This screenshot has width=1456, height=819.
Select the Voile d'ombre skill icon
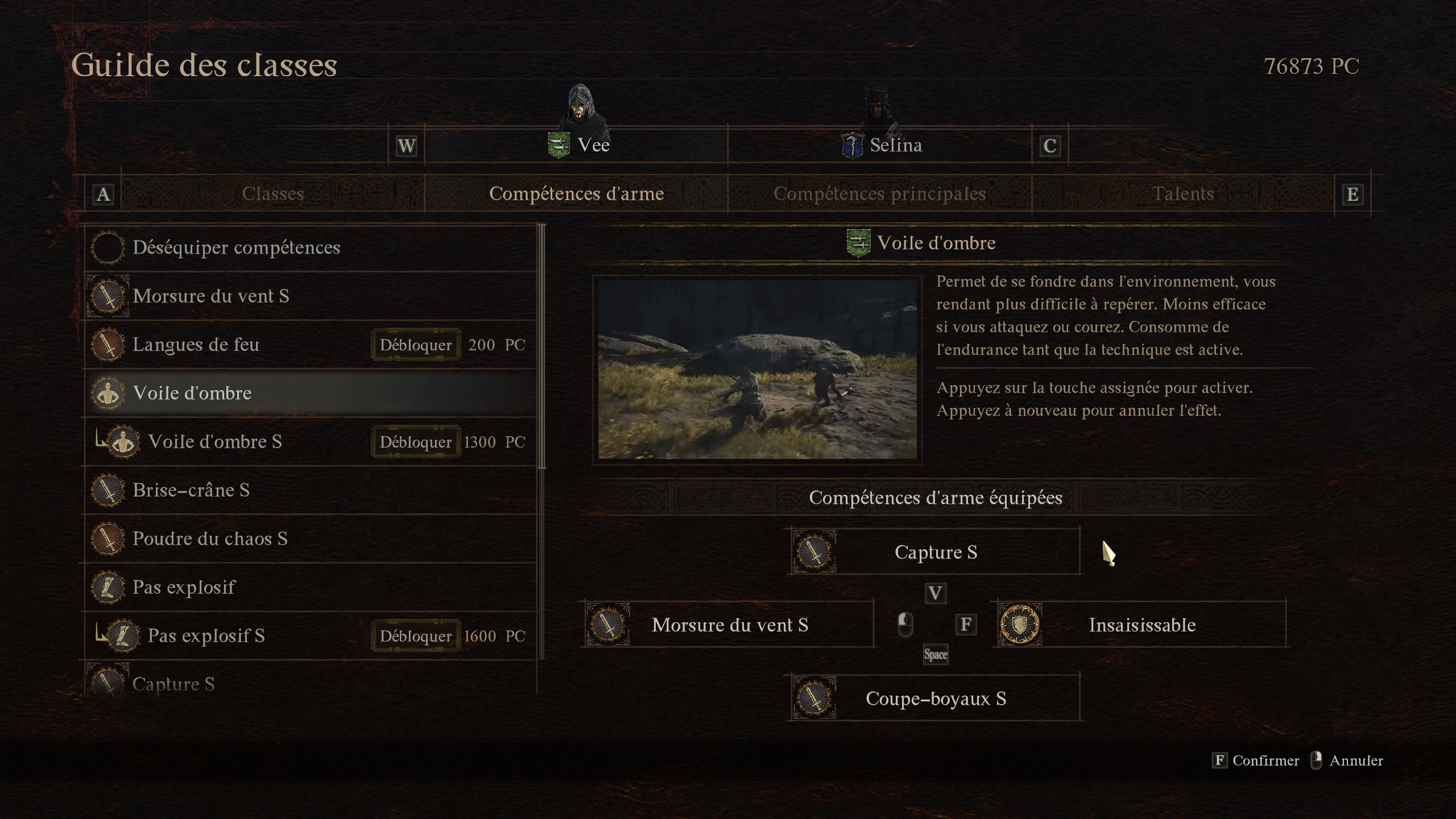[108, 392]
